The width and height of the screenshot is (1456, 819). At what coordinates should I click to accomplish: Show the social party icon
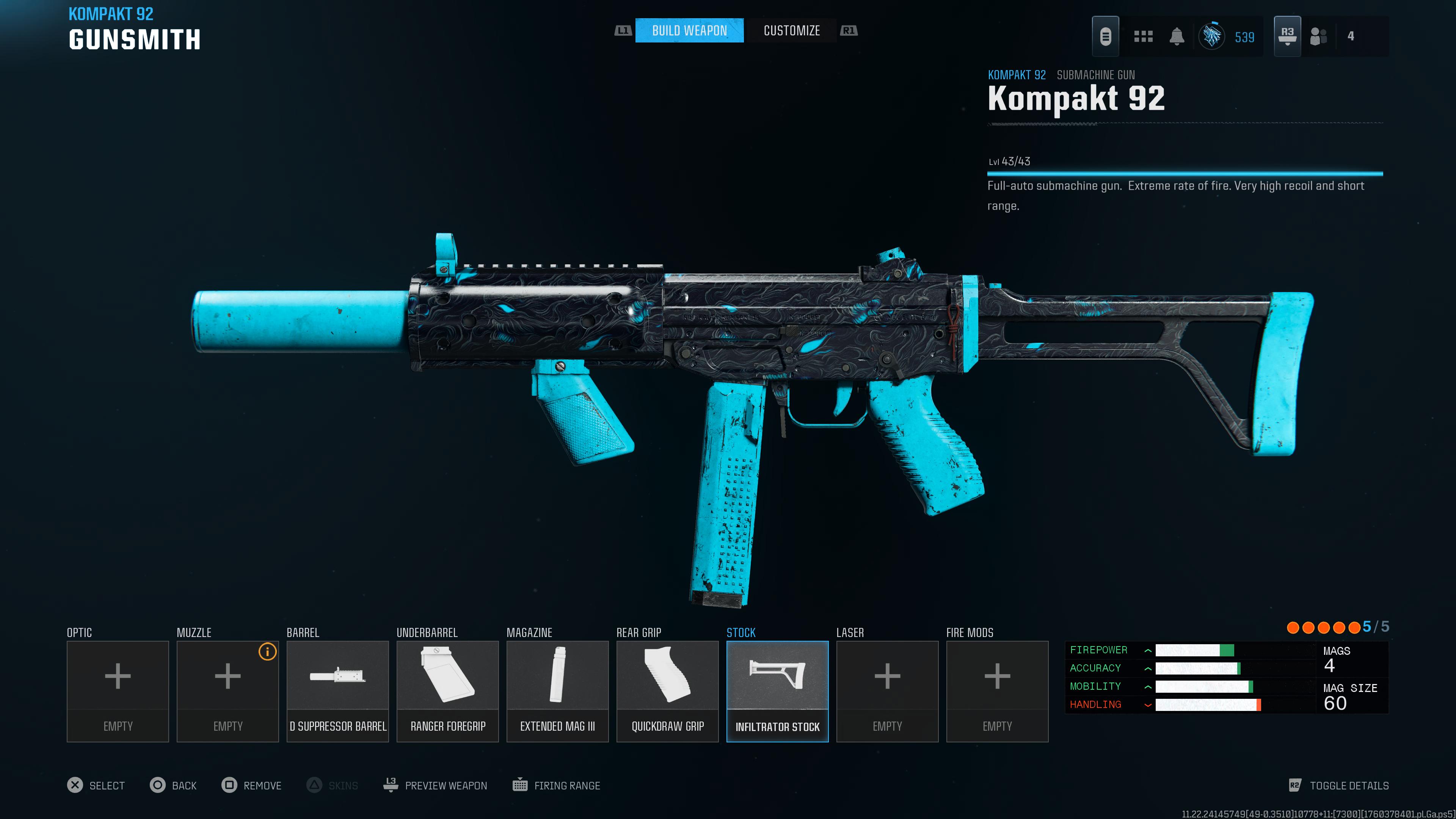pos(1319,37)
